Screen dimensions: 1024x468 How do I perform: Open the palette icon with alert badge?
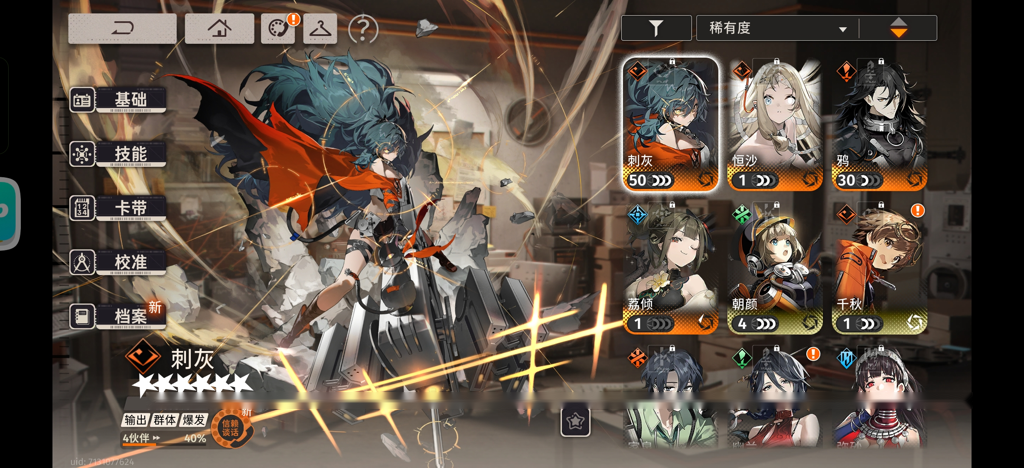(x=278, y=29)
